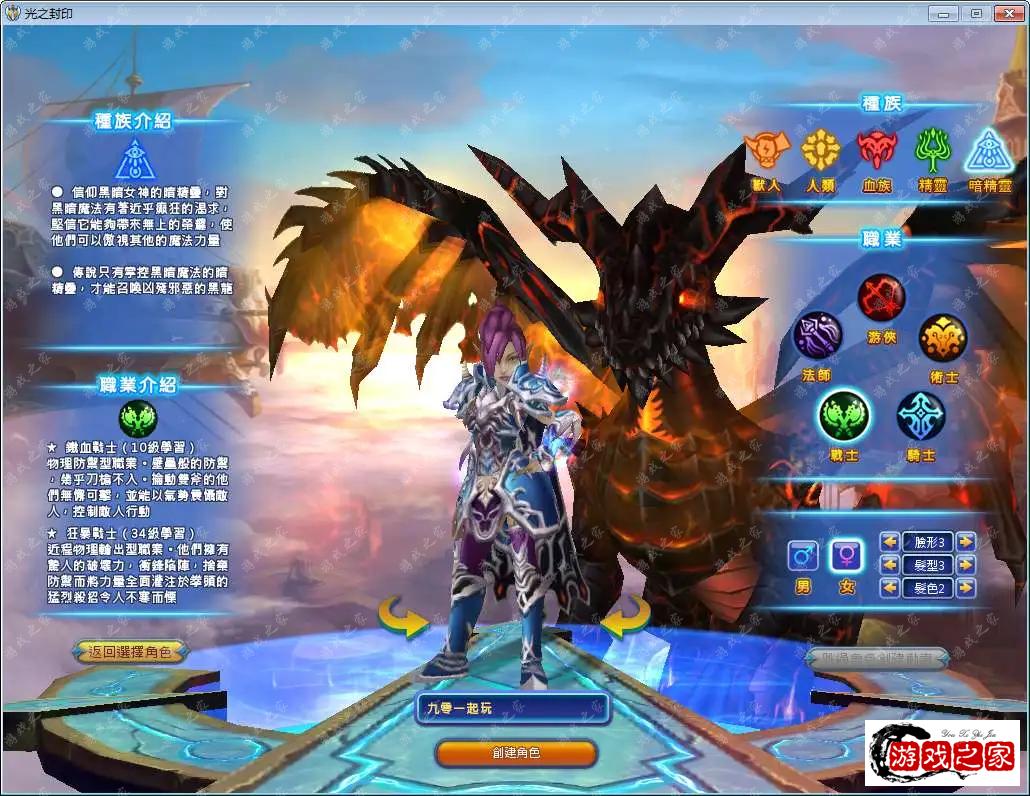Click the 創建角色 create character button

tap(516, 753)
